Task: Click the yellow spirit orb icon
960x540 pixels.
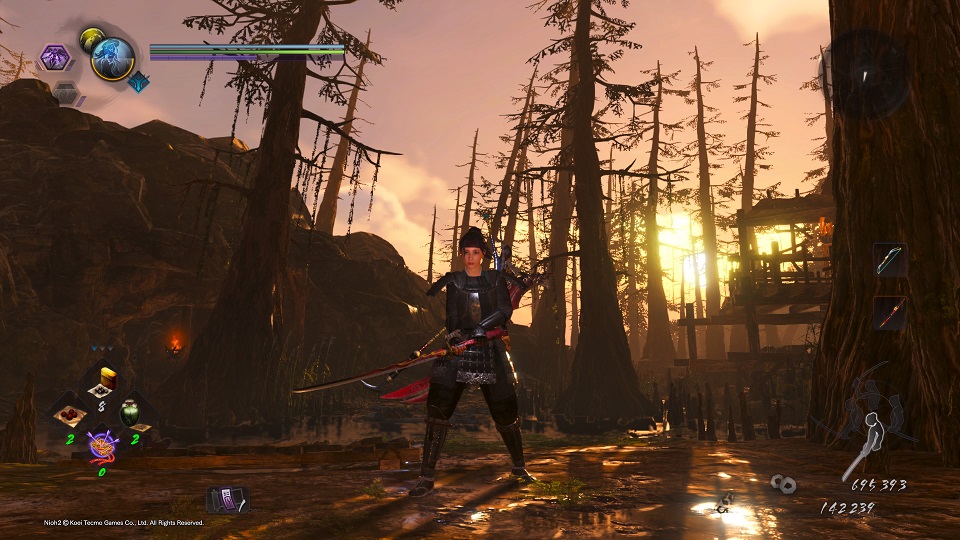Action: click(91, 39)
